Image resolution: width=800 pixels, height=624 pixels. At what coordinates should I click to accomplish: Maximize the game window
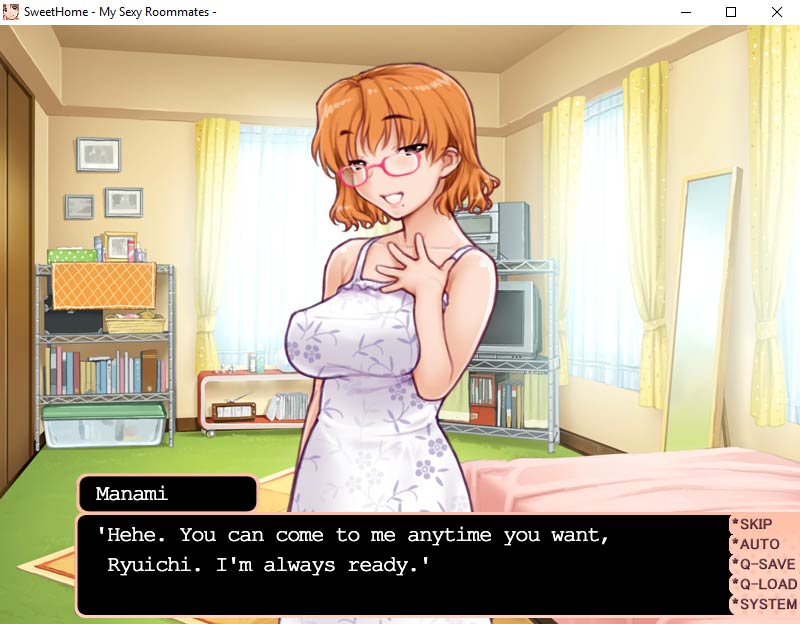(731, 12)
